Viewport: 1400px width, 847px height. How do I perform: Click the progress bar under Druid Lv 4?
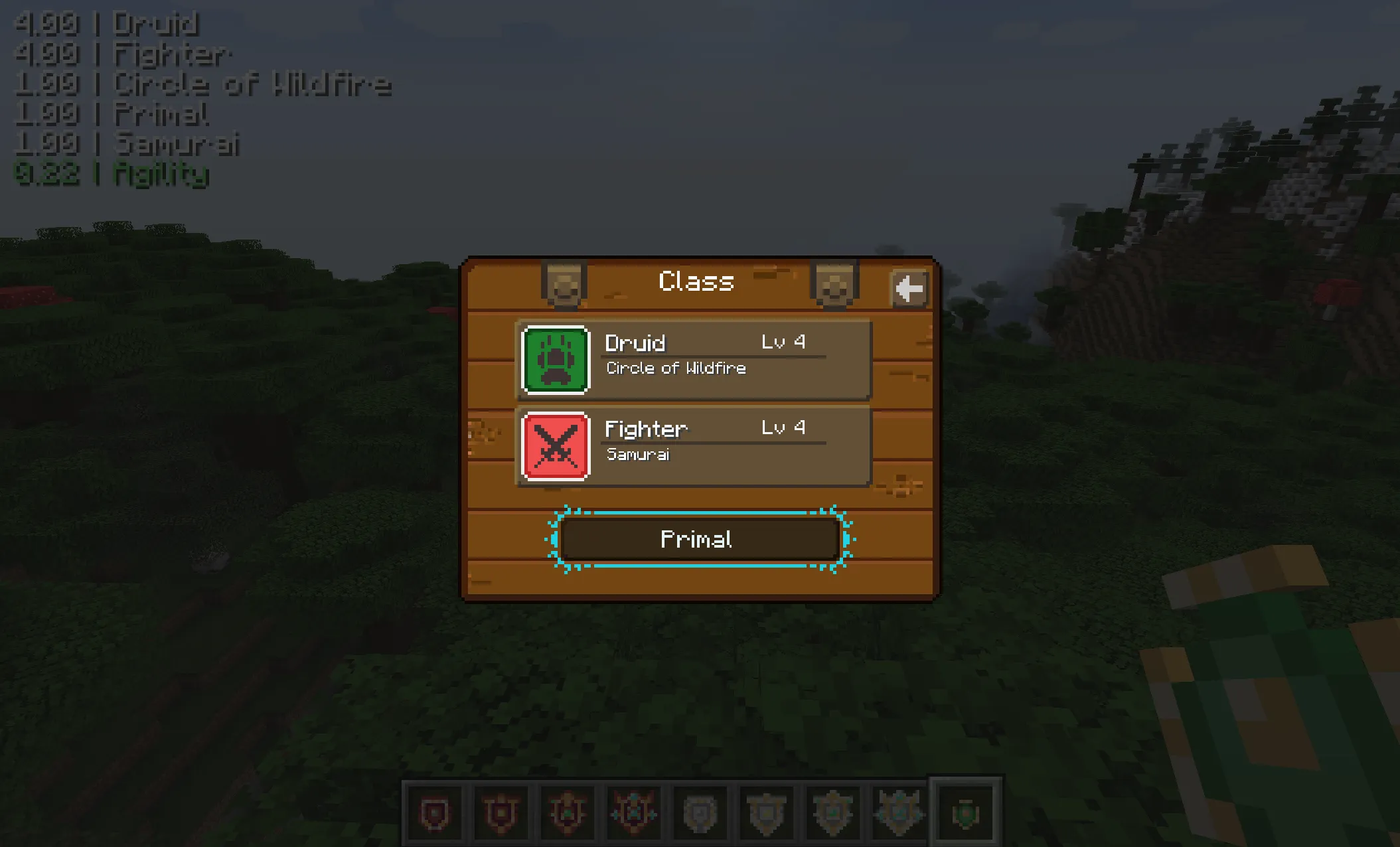pyautogui.click(x=714, y=356)
